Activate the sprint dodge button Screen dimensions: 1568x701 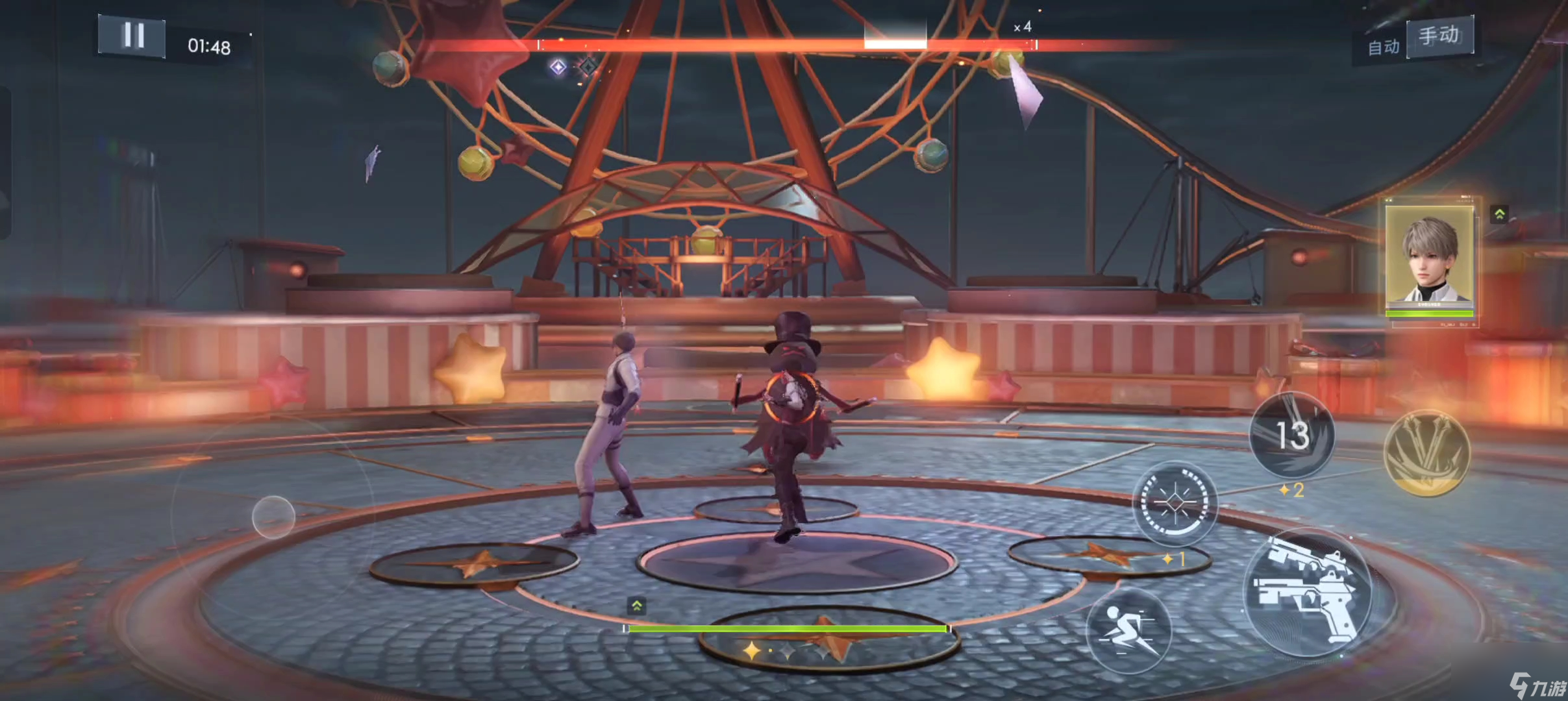click(1128, 630)
